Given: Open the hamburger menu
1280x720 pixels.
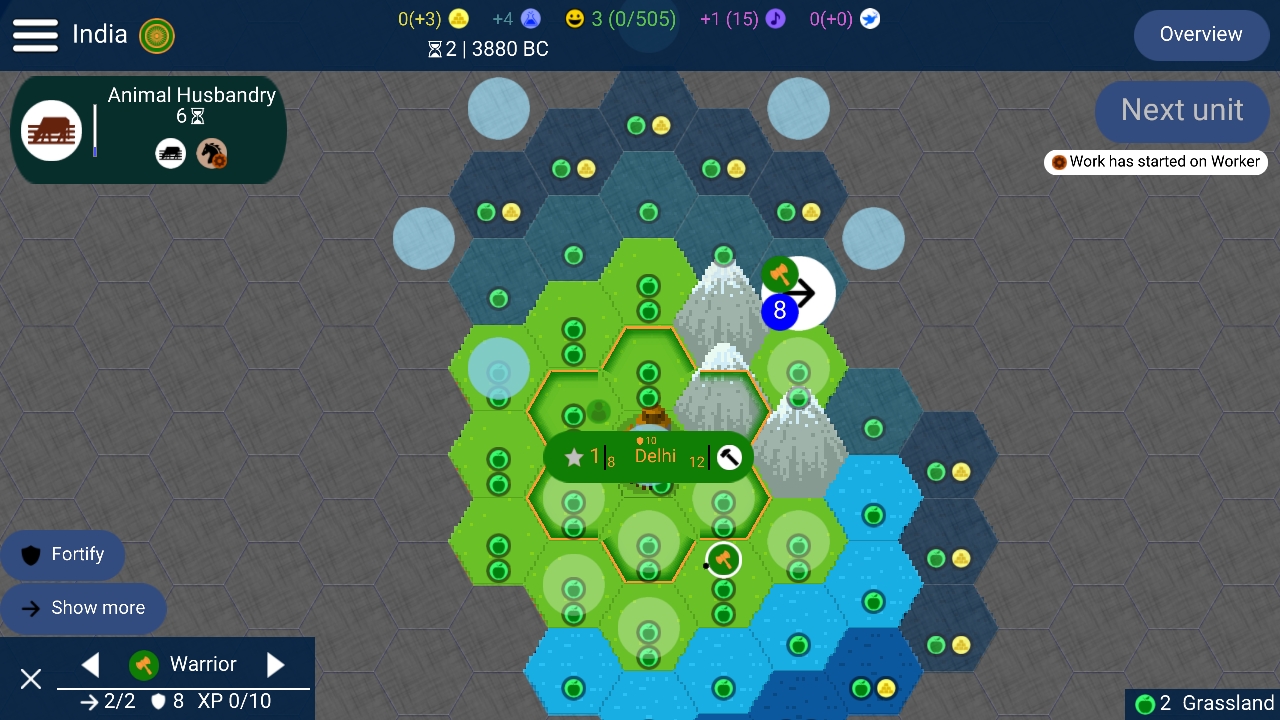Looking at the screenshot, I should tap(35, 34).
